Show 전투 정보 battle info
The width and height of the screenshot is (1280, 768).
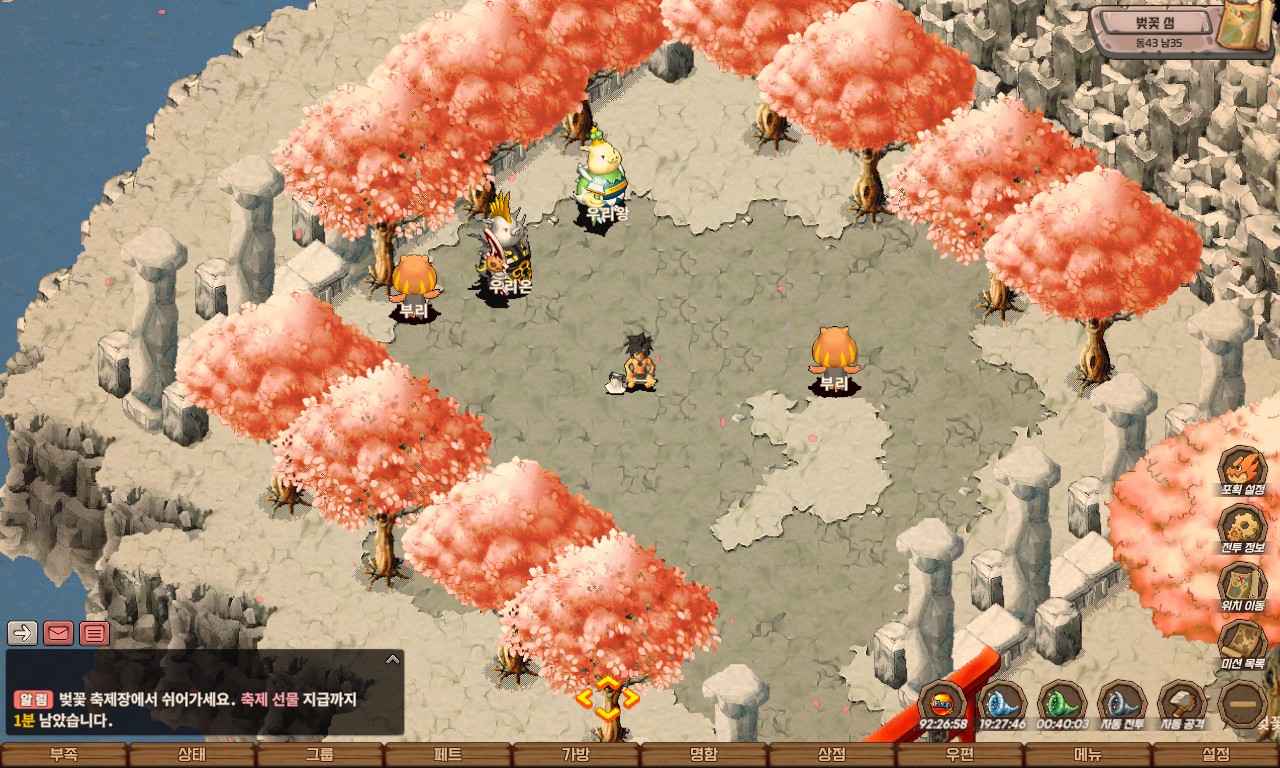(x=1242, y=527)
